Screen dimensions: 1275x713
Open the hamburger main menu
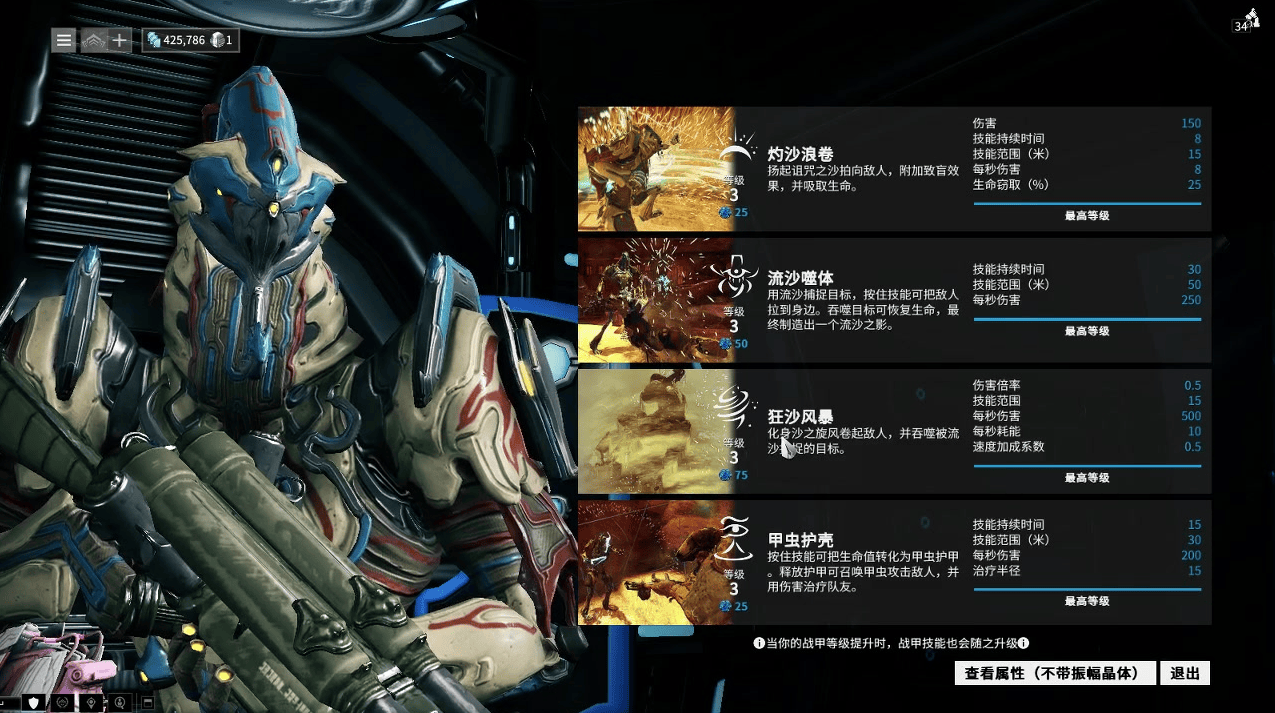point(64,40)
